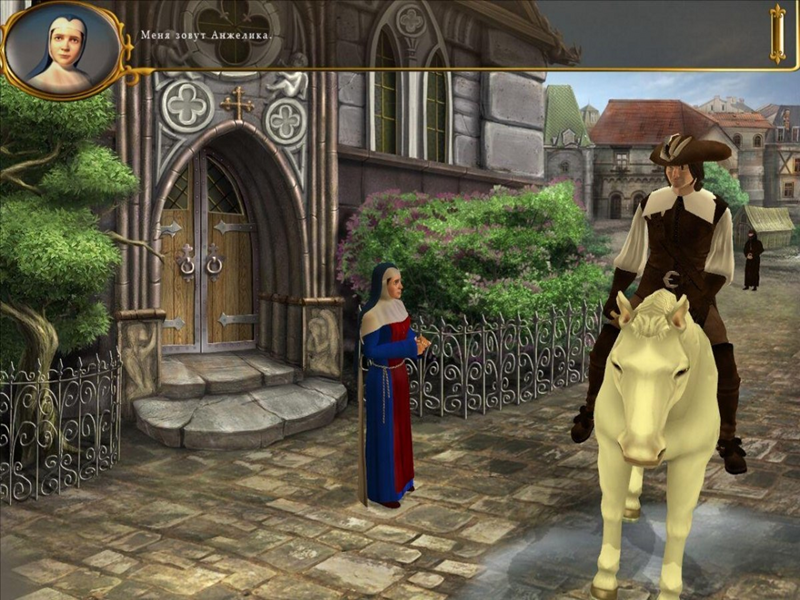The width and height of the screenshot is (800, 600).
Task: Click the golden fleur-de-lis dialogue scrollbar
Action: pyautogui.click(x=777, y=33)
